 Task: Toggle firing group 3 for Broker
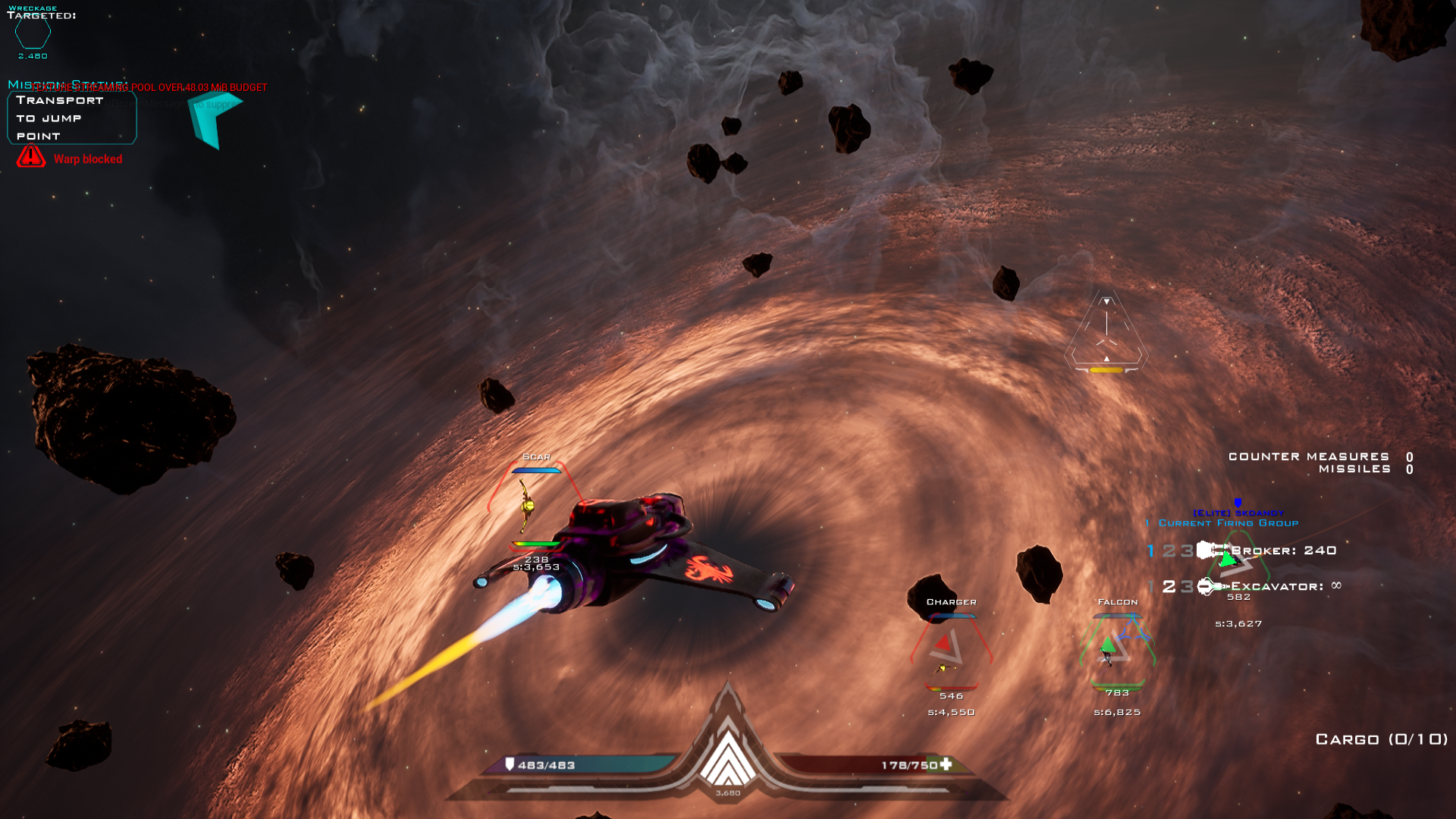click(x=1186, y=551)
